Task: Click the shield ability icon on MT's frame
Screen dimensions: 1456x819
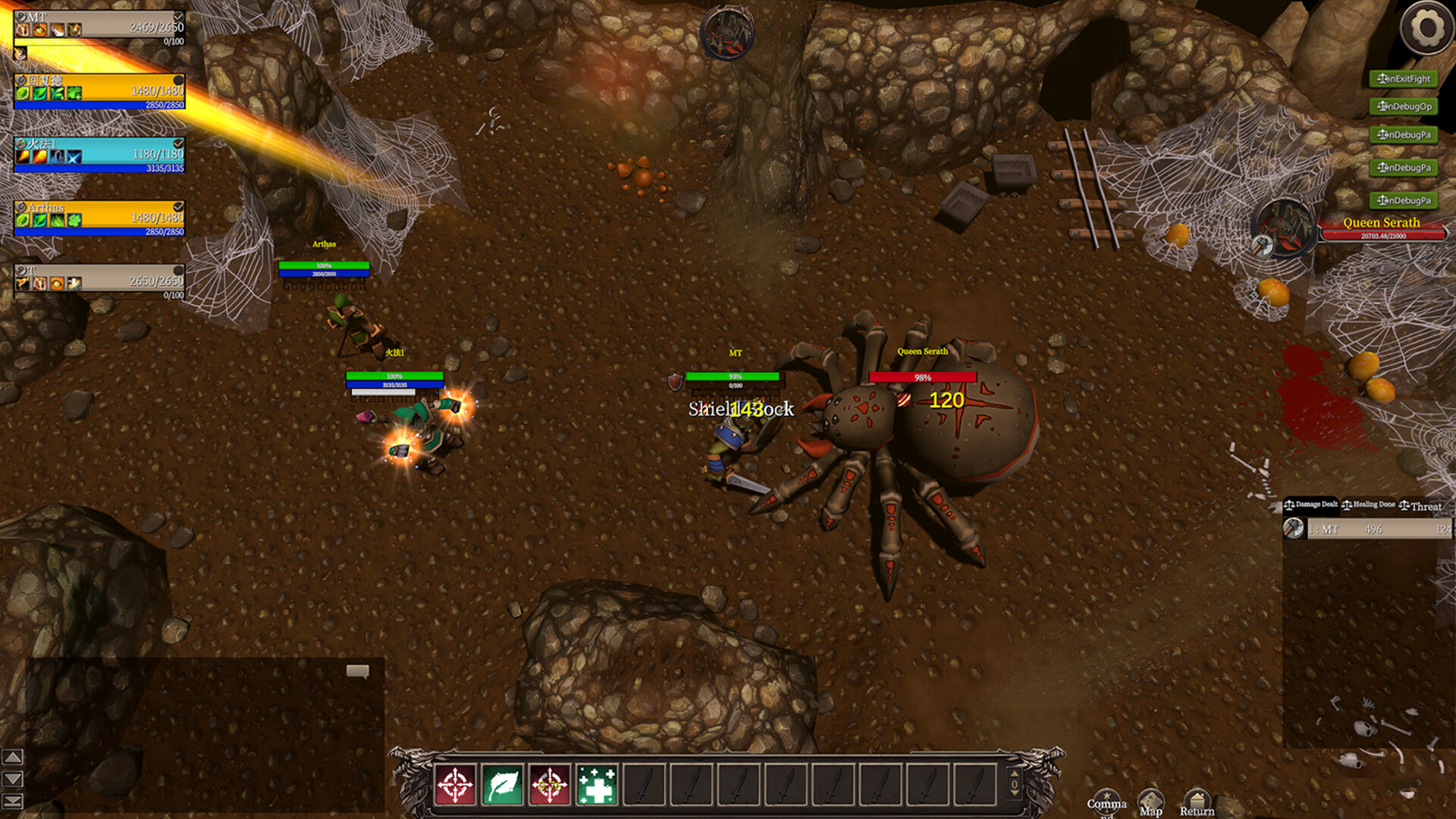Action: click(x=74, y=30)
